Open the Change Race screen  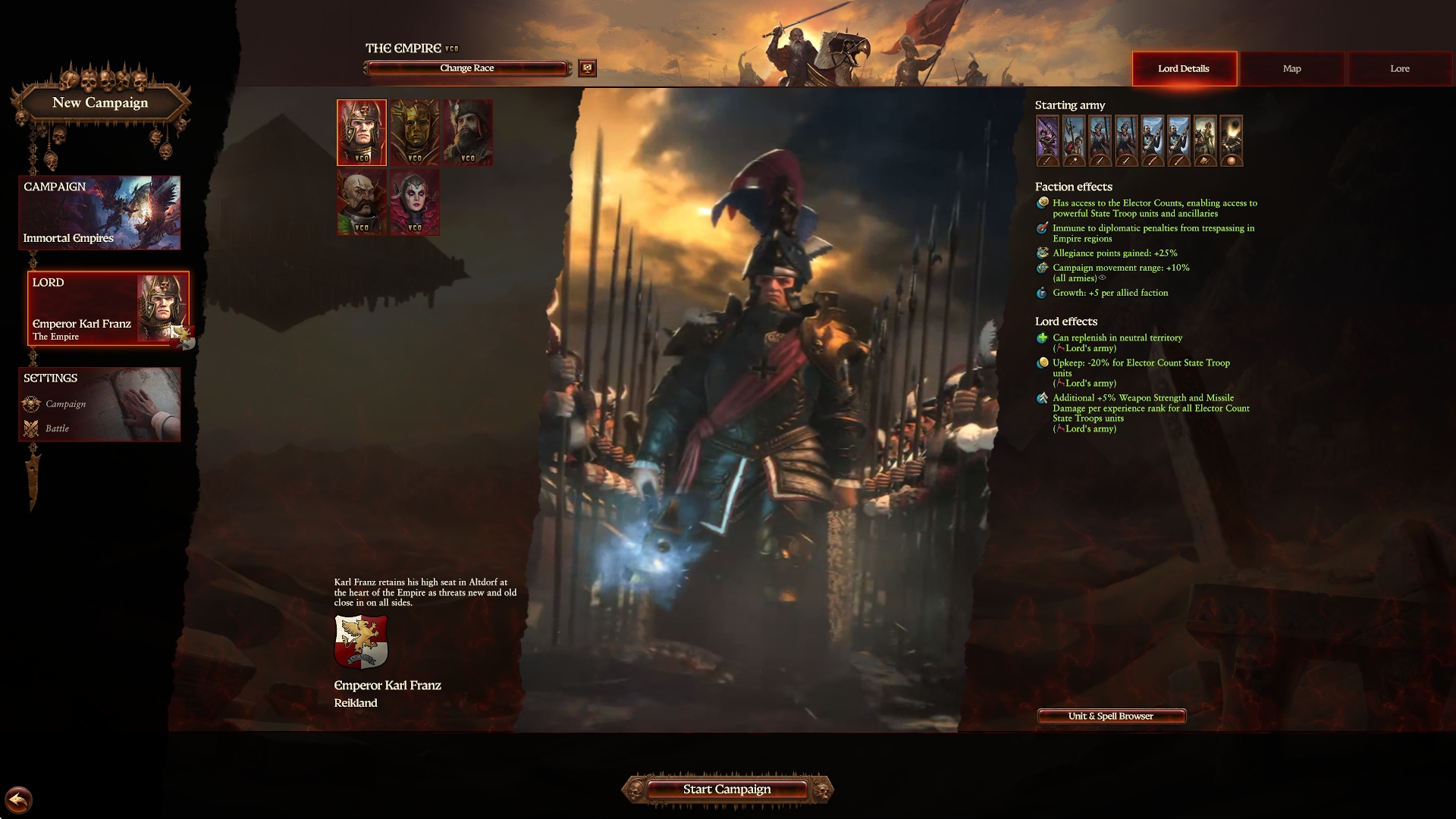(x=466, y=67)
